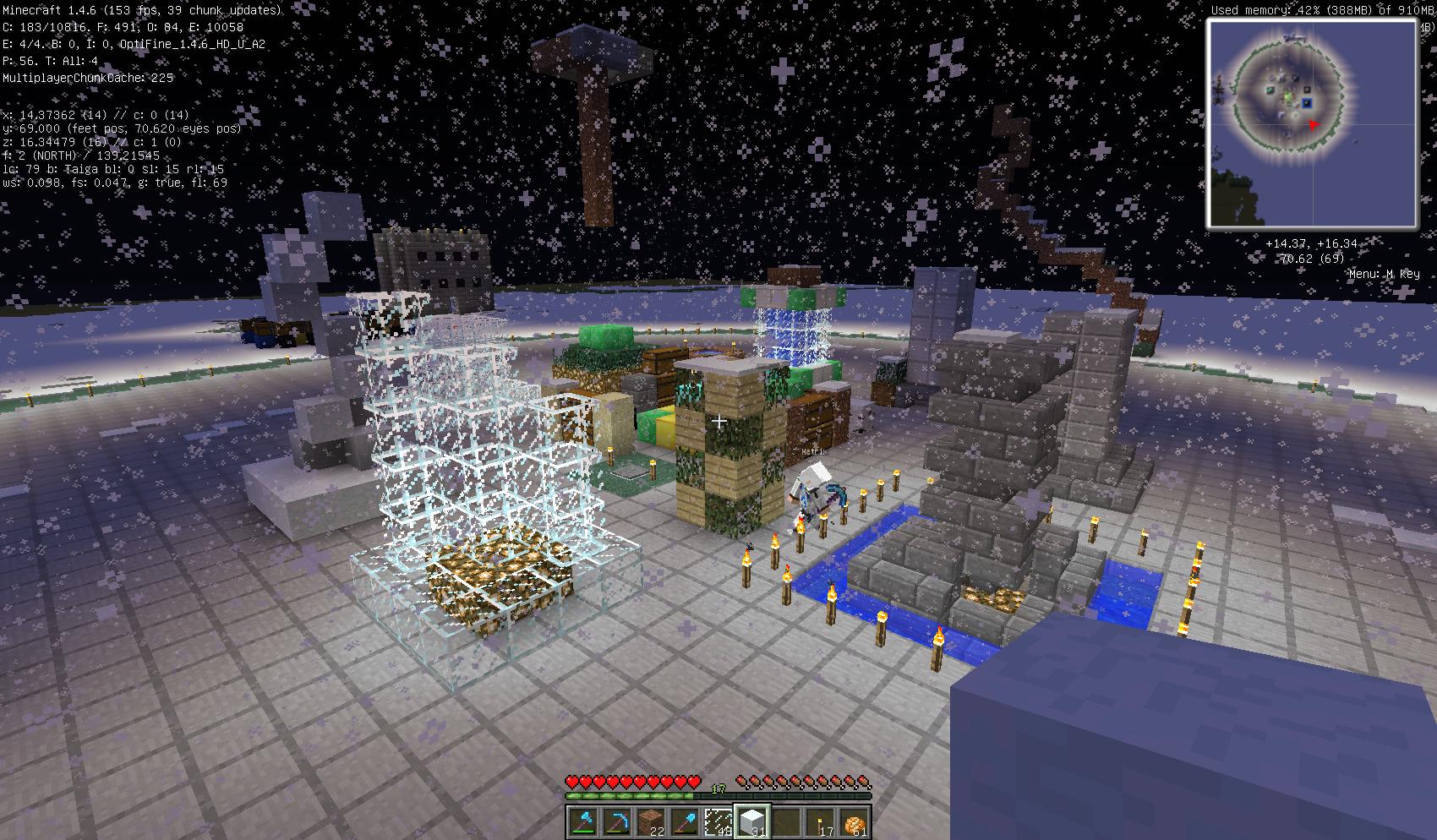The image size is (1437, 840).
Task: Select the diamond pickaxe hotbar slot
Action: 616,821
